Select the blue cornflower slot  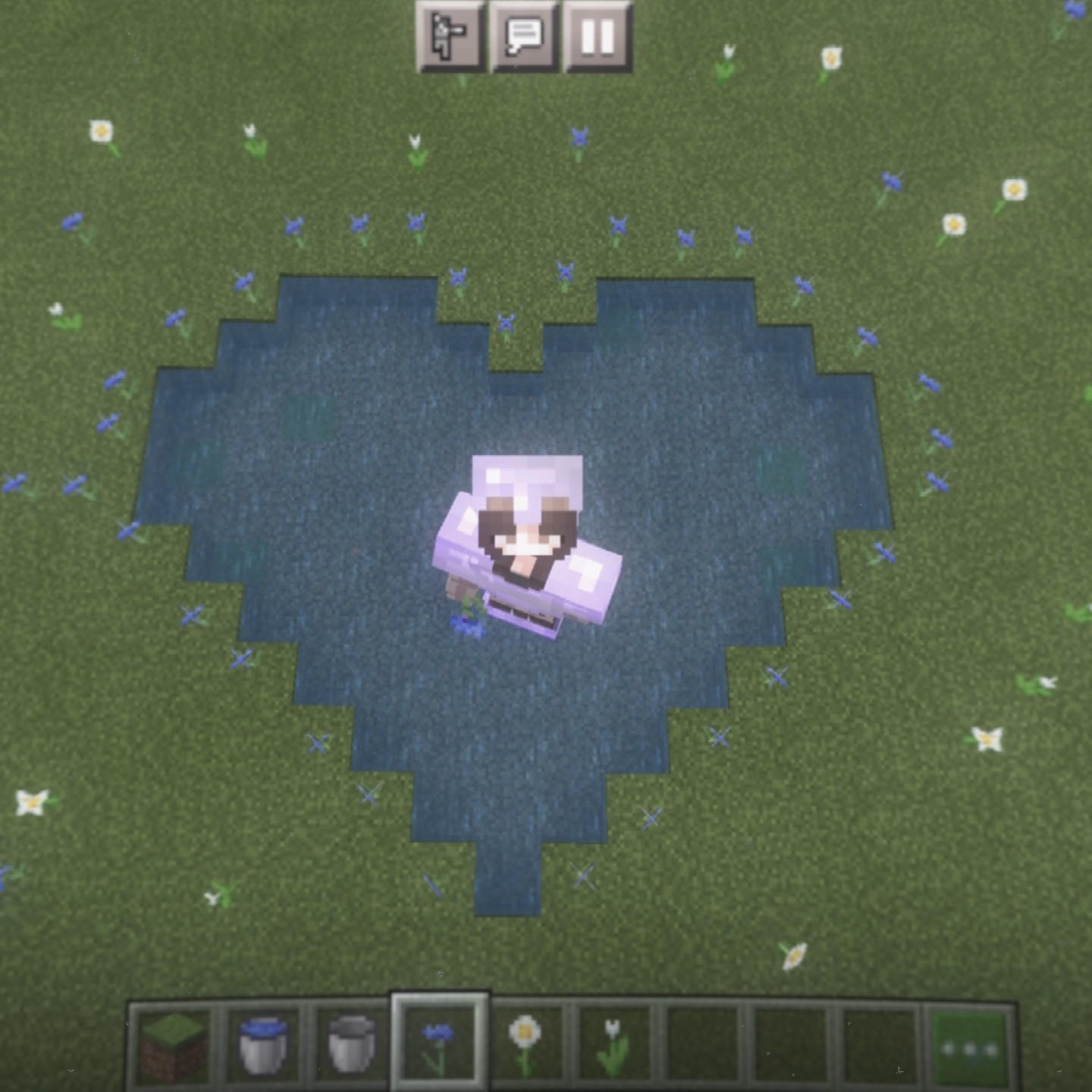(439, 1046)
